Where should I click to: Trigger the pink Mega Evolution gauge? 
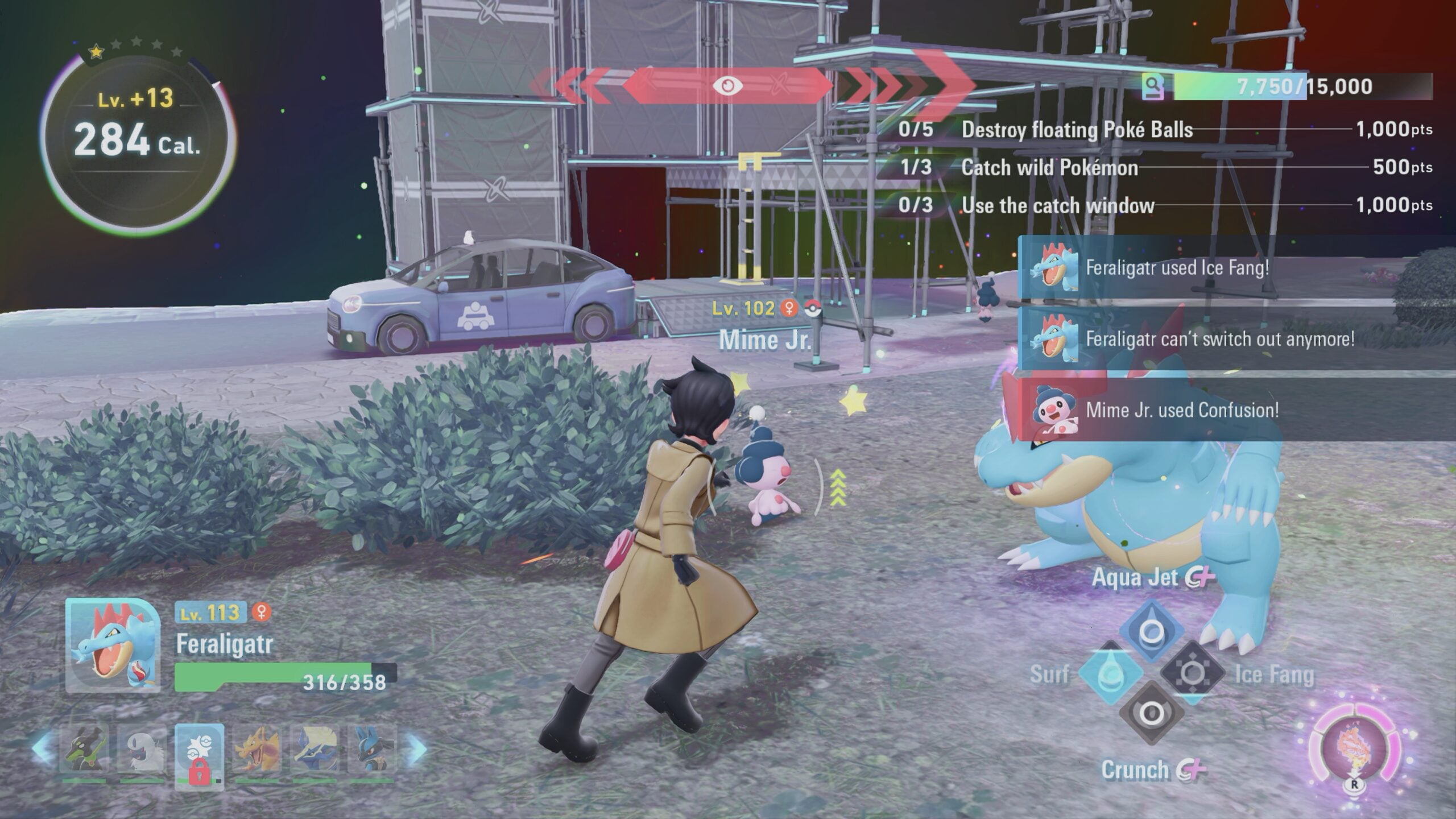(x=1355, y=750)
